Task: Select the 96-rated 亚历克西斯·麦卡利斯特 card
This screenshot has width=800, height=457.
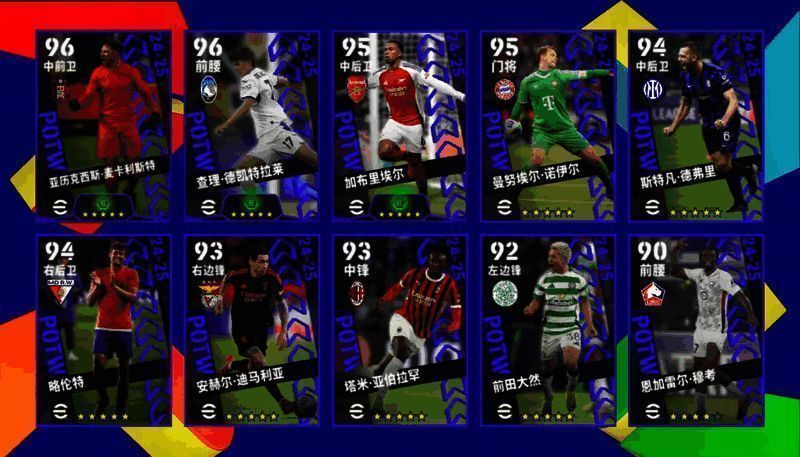Action: [102, 125]
